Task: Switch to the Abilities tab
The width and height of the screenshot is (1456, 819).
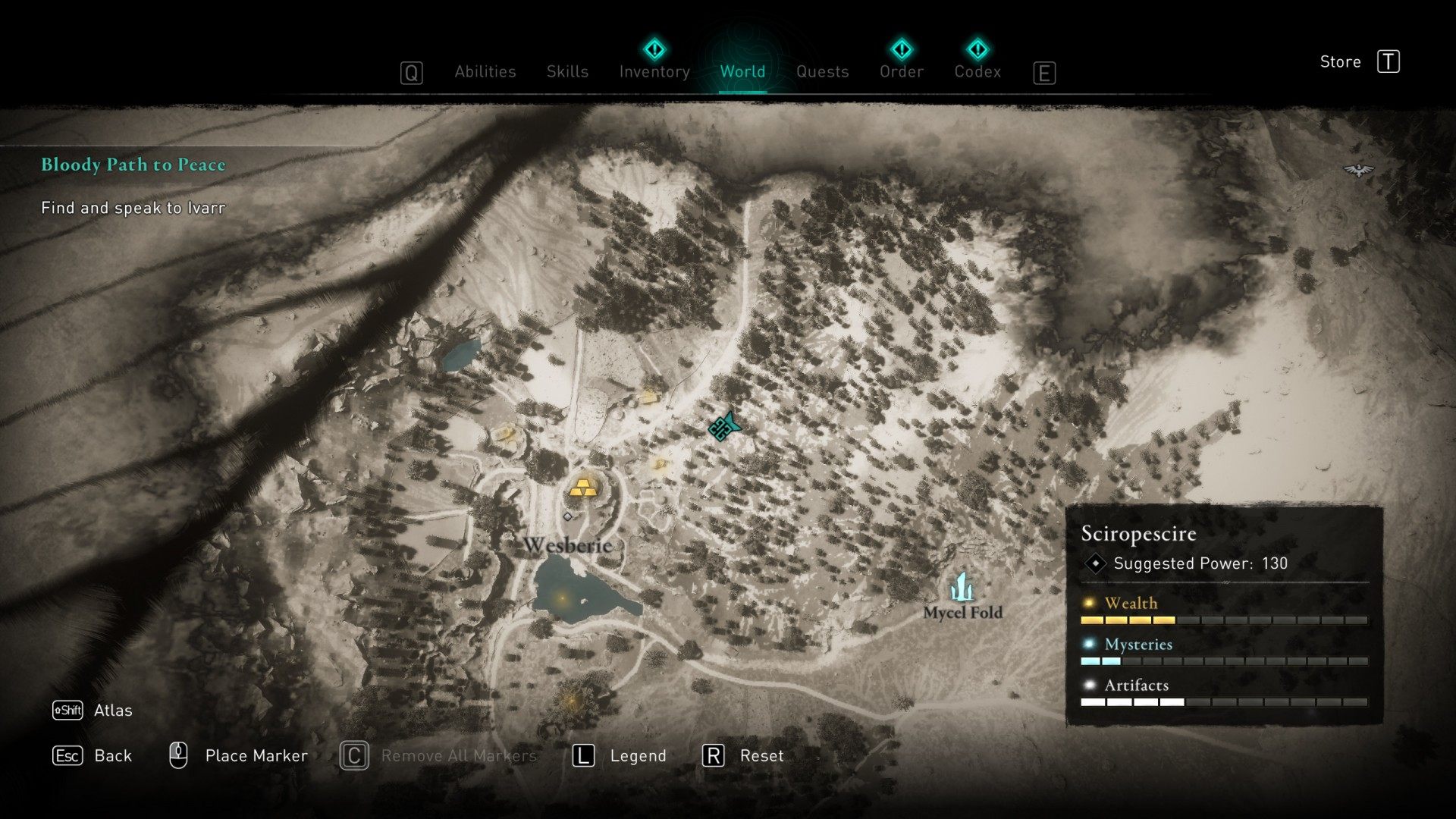Action: pyautogui.click(x=485, y=71)
